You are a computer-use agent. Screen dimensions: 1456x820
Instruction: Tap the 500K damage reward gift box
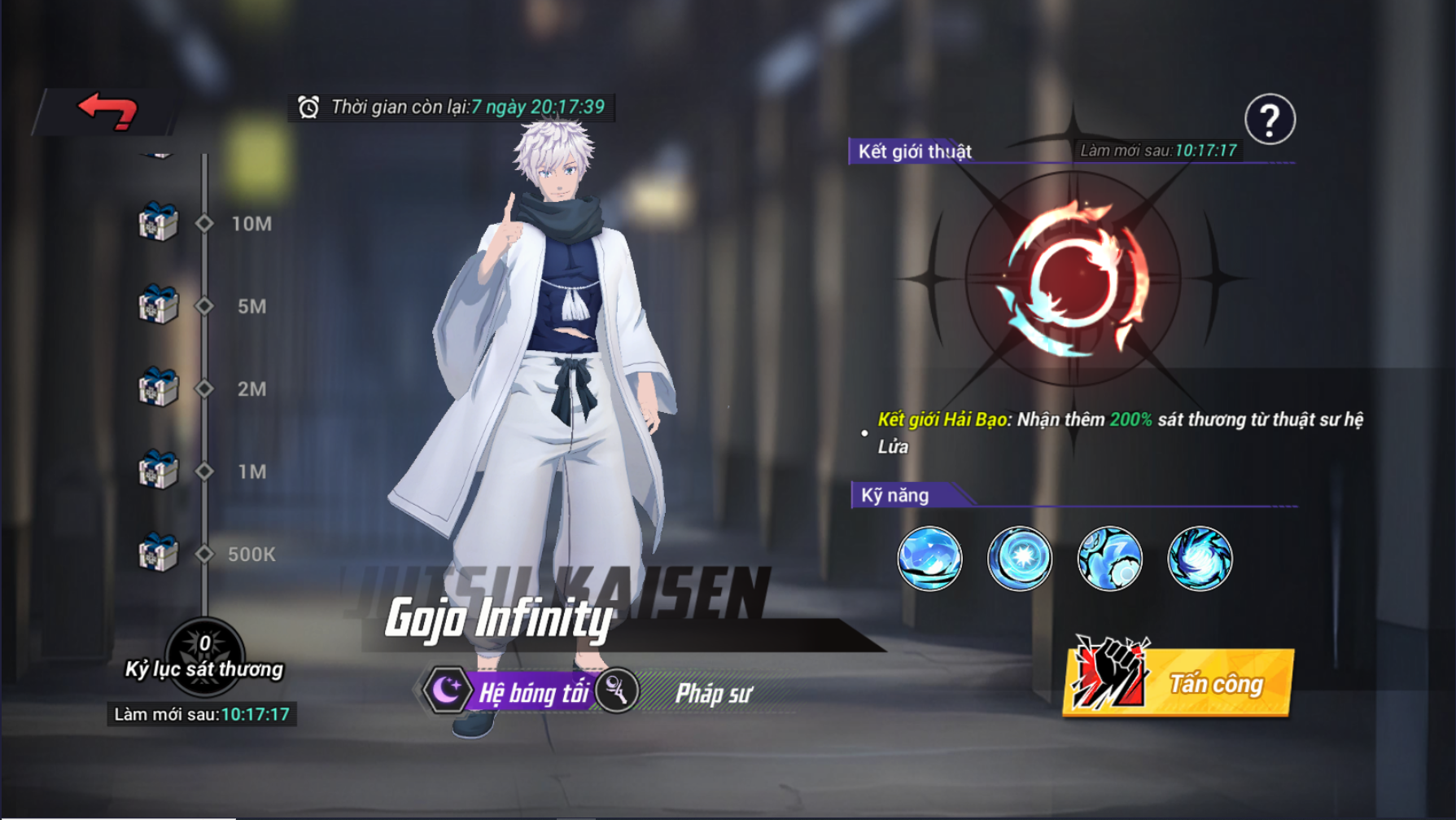pyautogui.click(x=158, y=554)
